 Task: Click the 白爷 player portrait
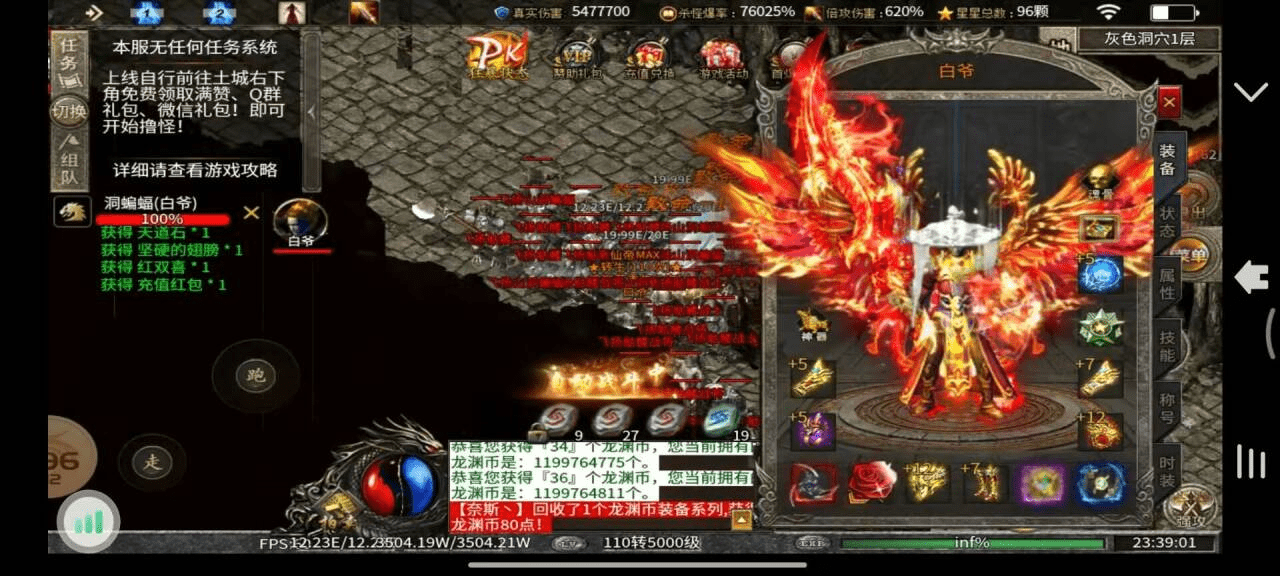(300, 222)
